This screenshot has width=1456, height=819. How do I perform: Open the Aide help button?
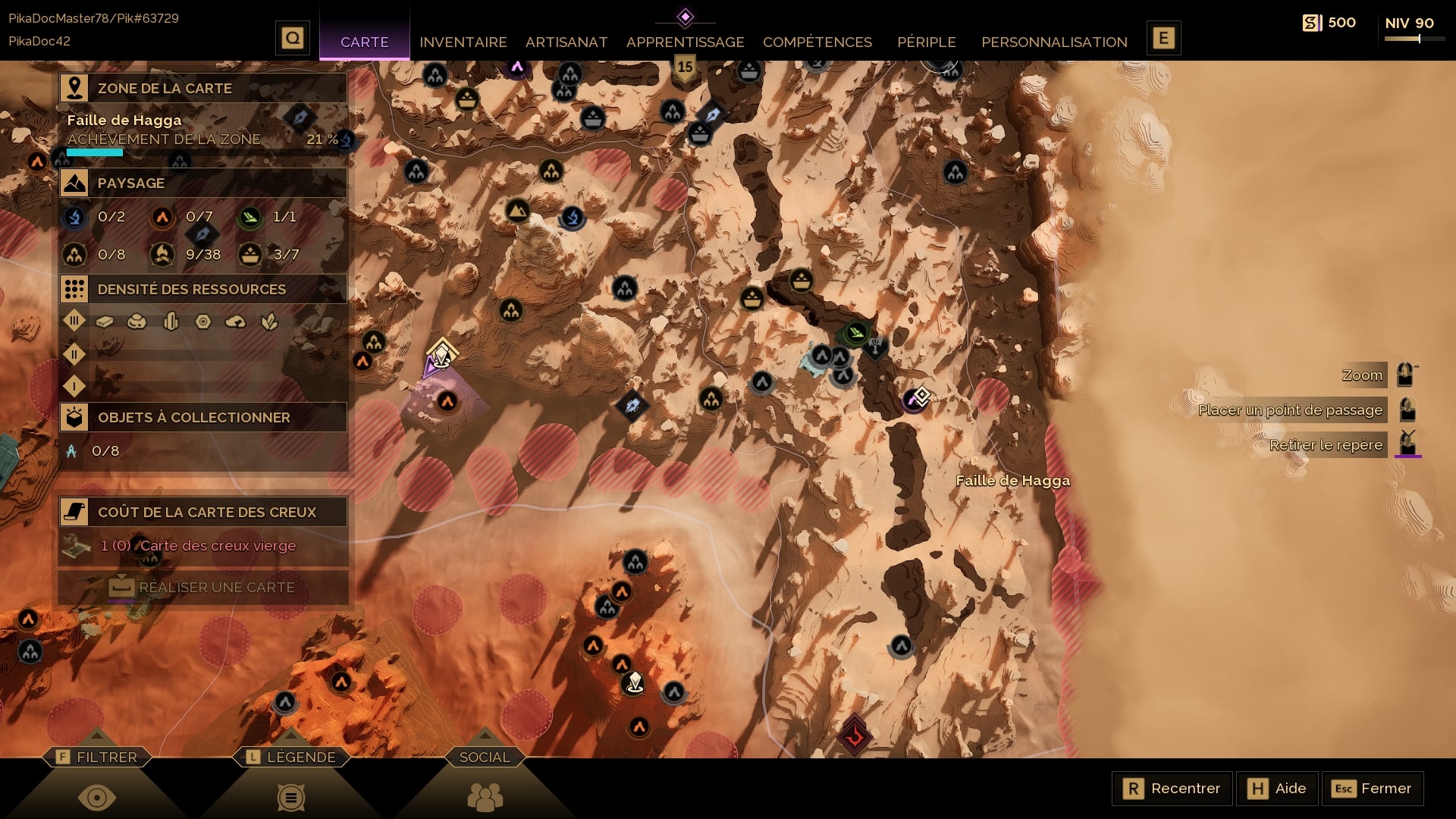click(x=1277, y=789)
